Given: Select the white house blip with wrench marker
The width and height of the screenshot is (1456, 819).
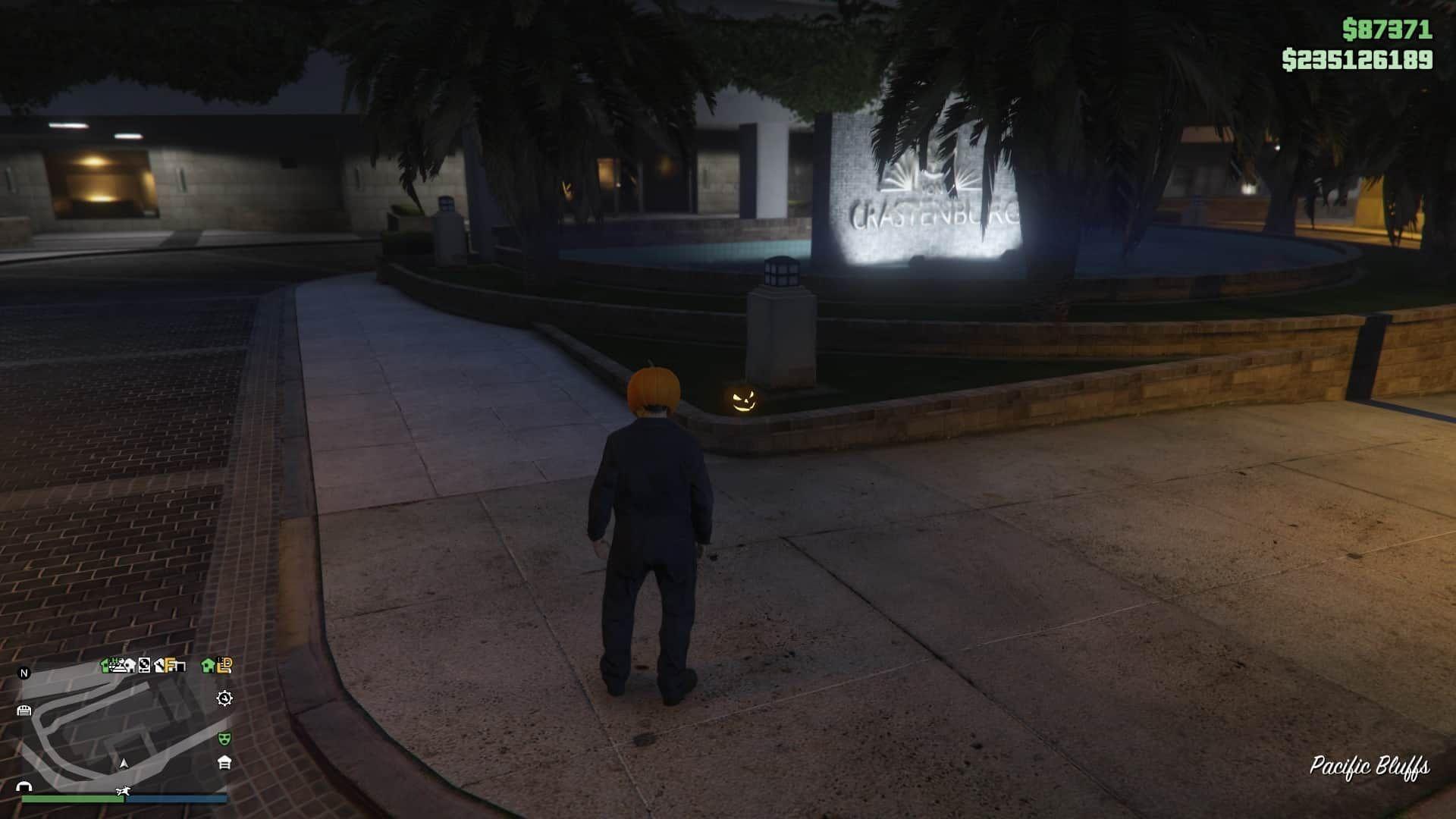Looking at the screenshot, I should click(x=160, y=665).
